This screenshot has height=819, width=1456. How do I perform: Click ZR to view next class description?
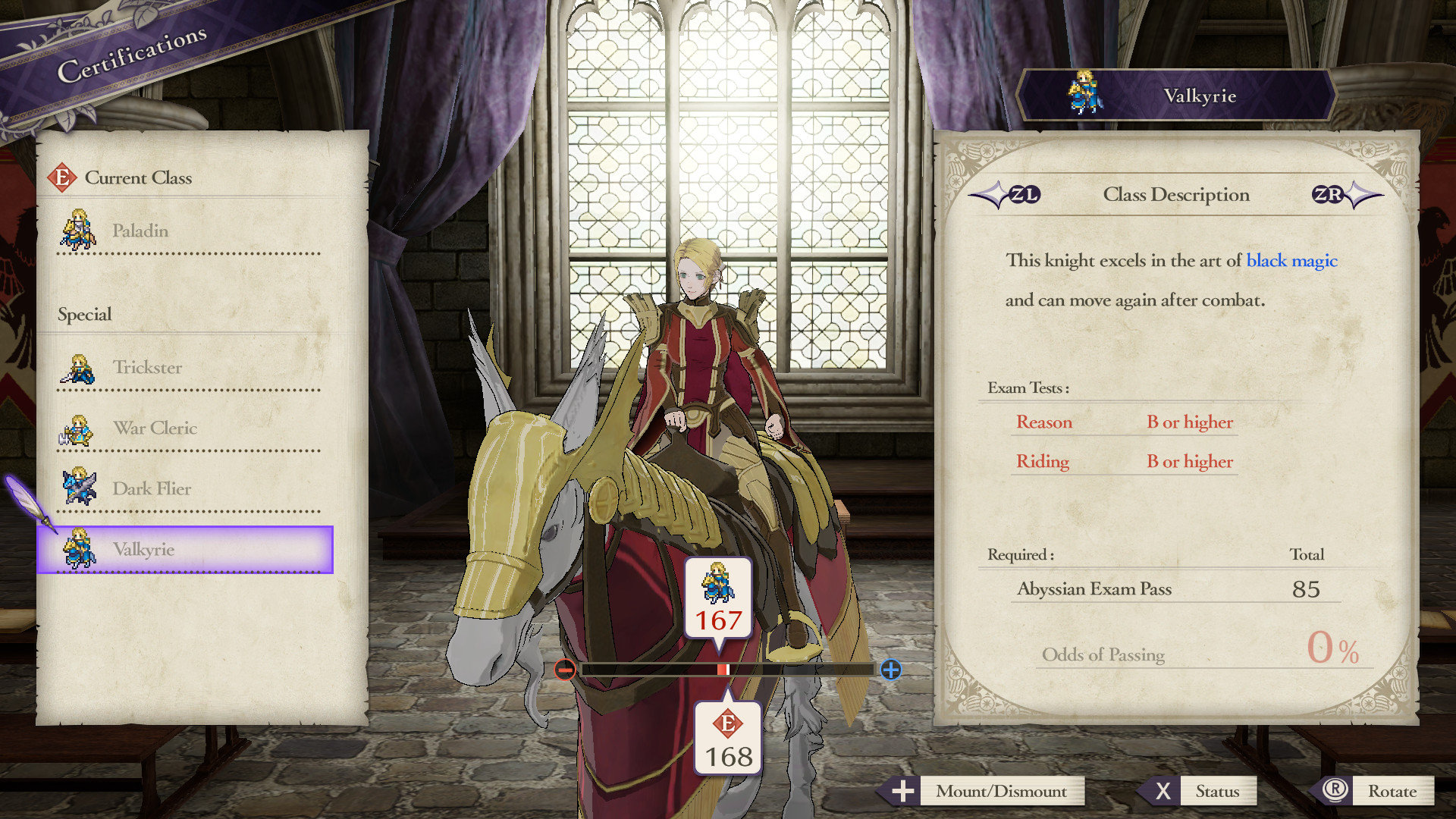tap(1329, 195)
